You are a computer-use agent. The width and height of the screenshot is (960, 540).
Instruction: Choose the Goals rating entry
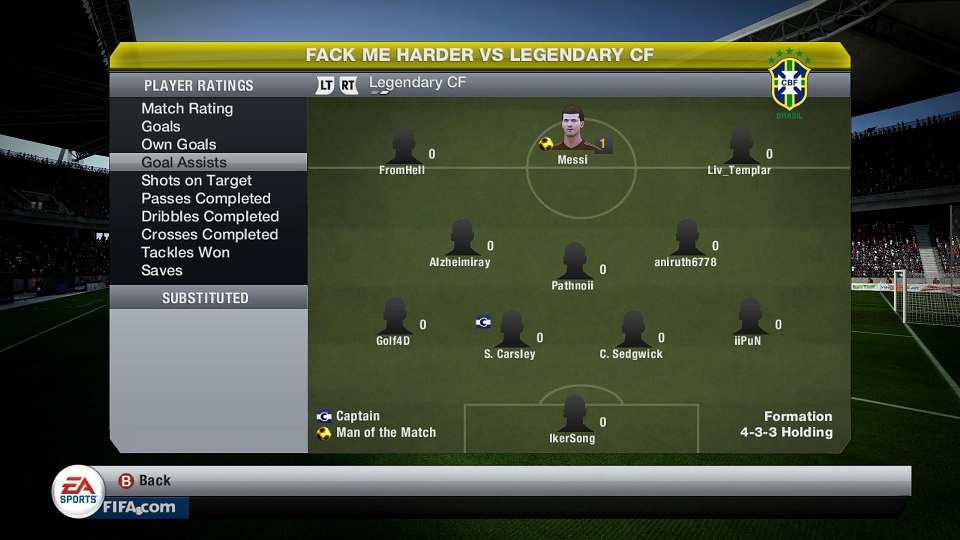pyautogui.click(x=161, y=126)
